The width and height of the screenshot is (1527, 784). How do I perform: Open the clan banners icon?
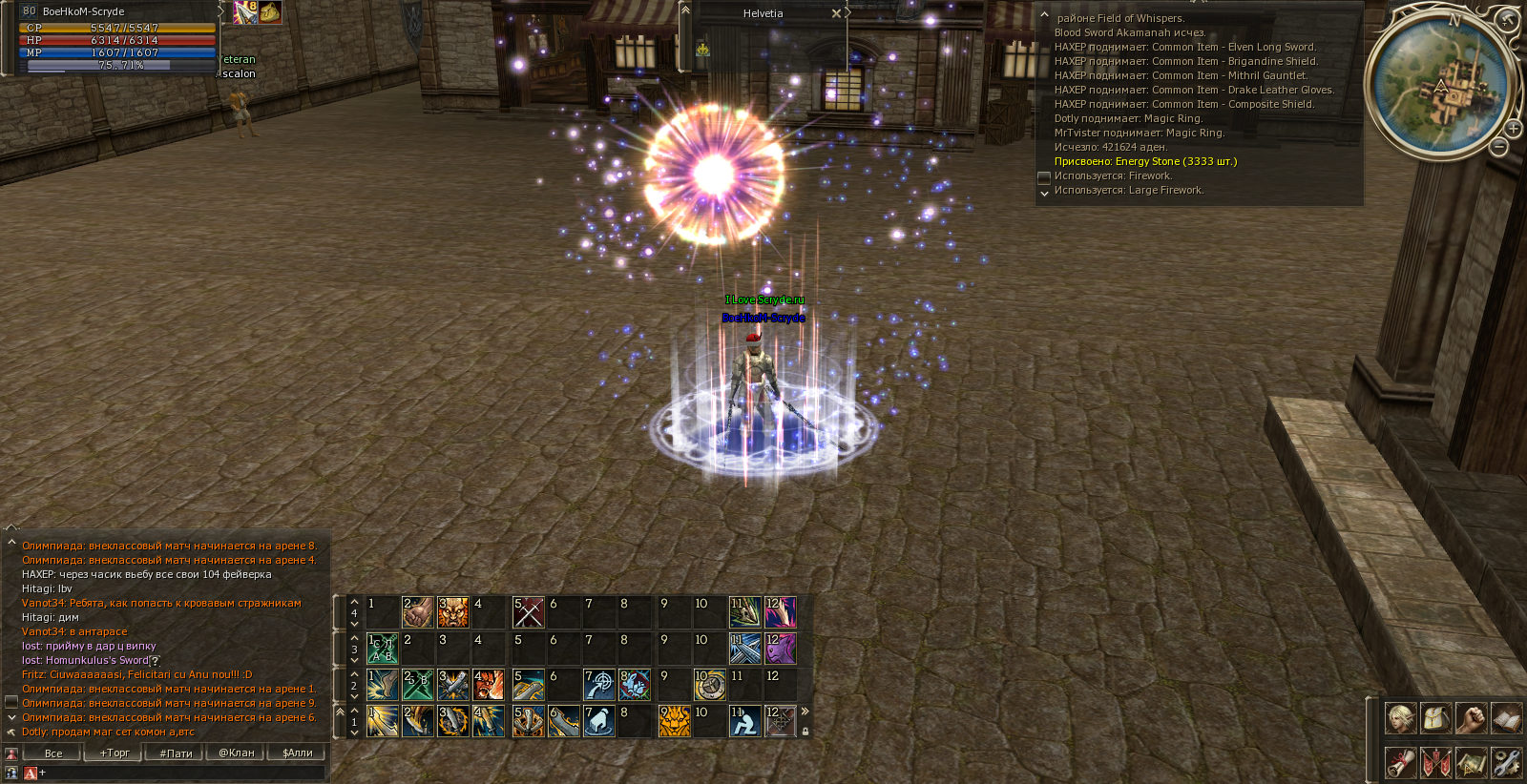coord(1435,762)
